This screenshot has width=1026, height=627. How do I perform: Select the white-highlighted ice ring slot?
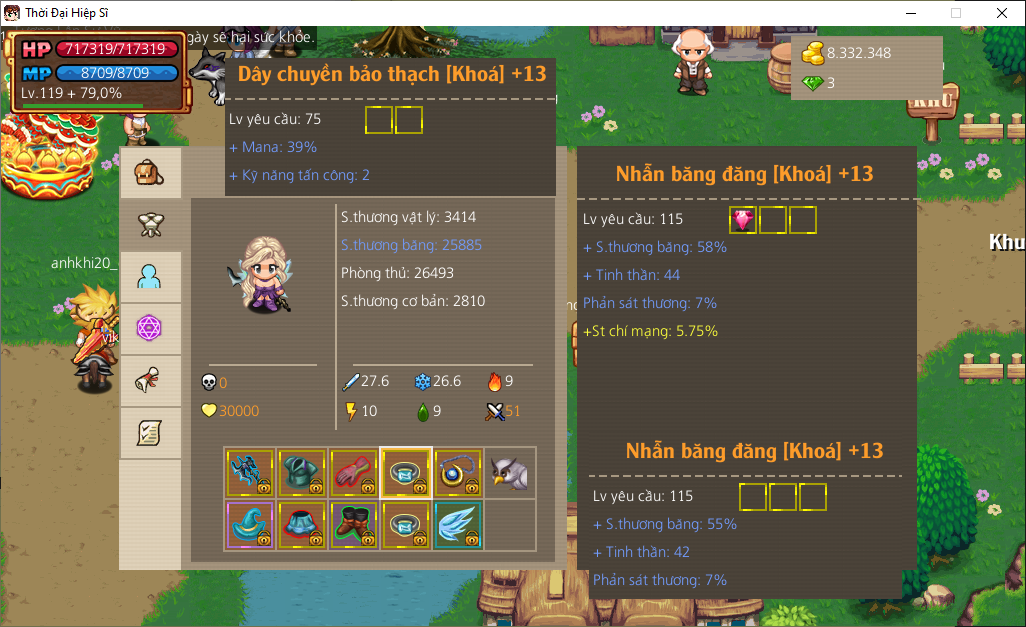click(x=406, y=473)
